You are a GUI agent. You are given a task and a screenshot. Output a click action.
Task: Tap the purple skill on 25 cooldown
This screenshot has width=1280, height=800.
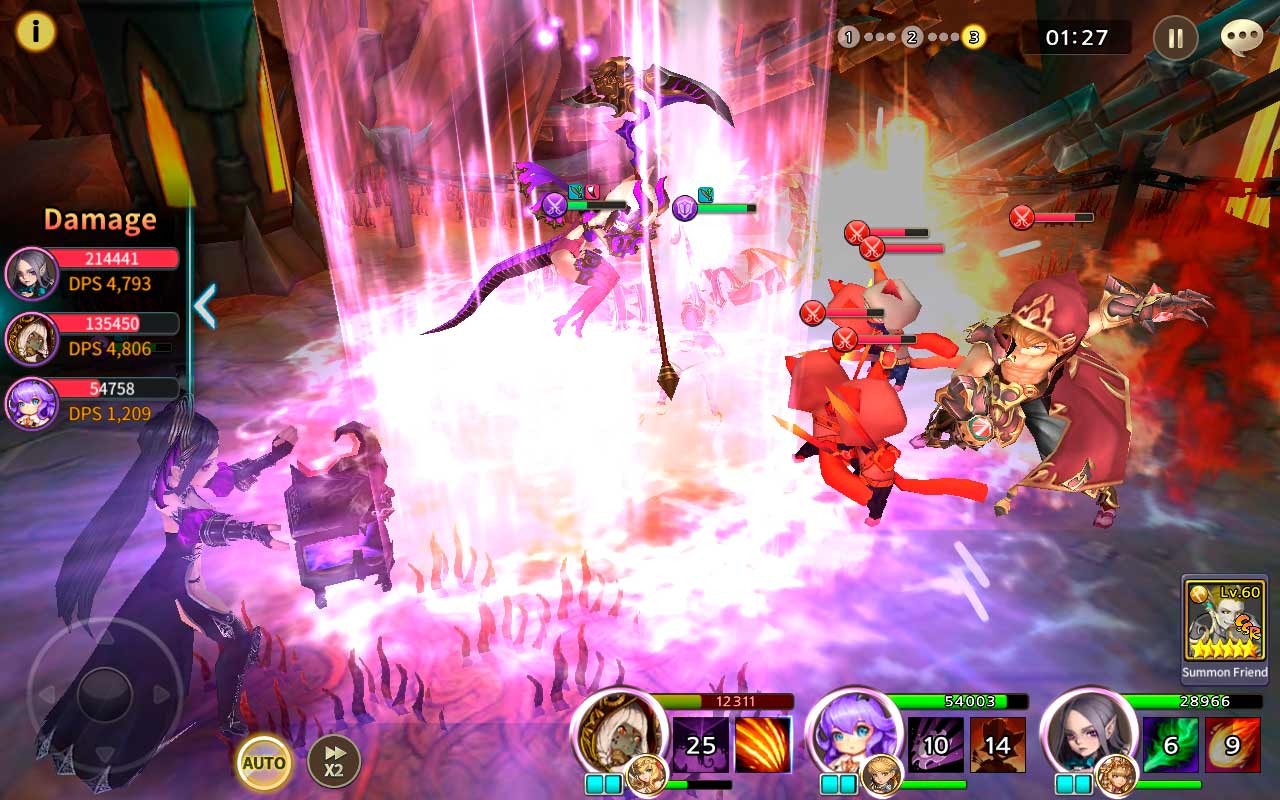[701, 745]
